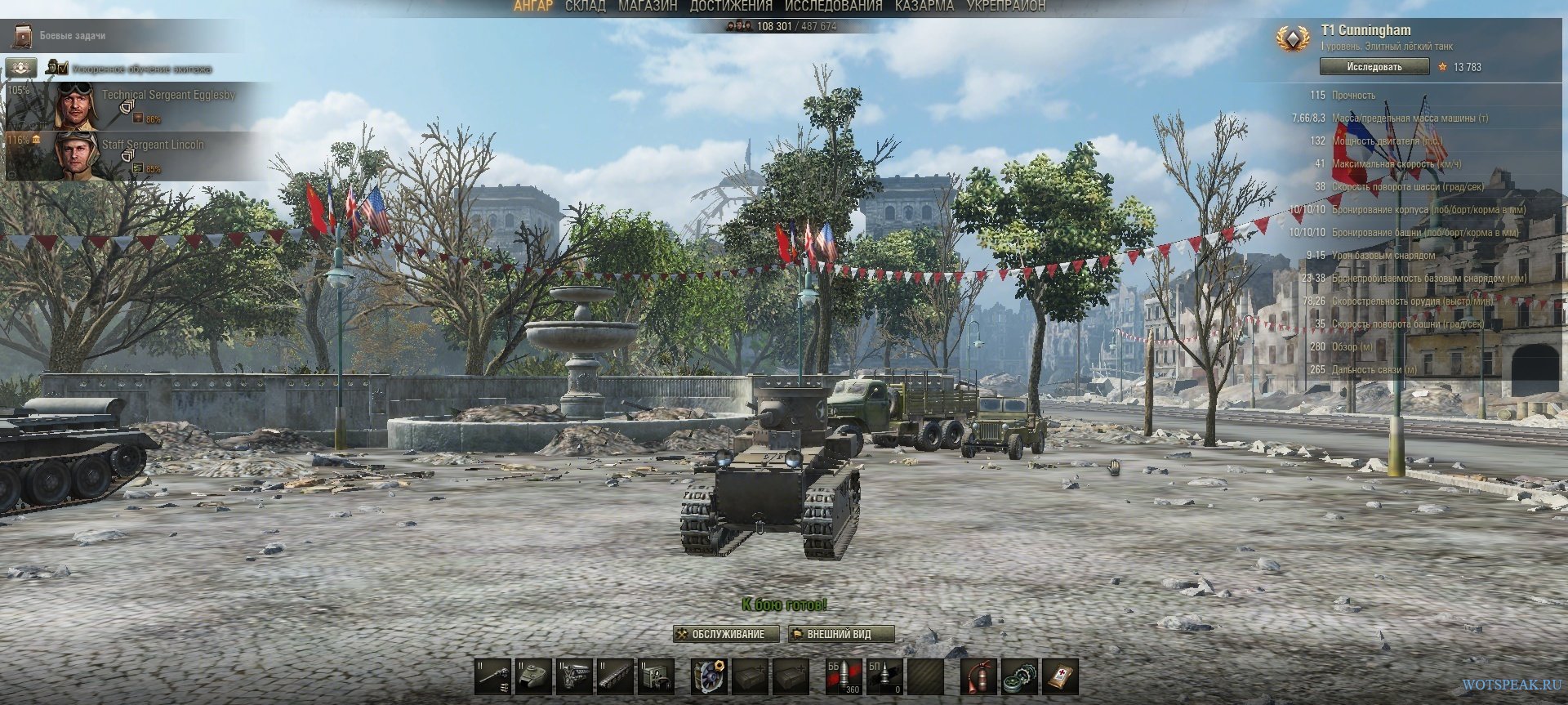The image size is (1568, 705).
Task: Open the ДОСТИЖЕНИЯ tab
Action: (x=731, y=7)
